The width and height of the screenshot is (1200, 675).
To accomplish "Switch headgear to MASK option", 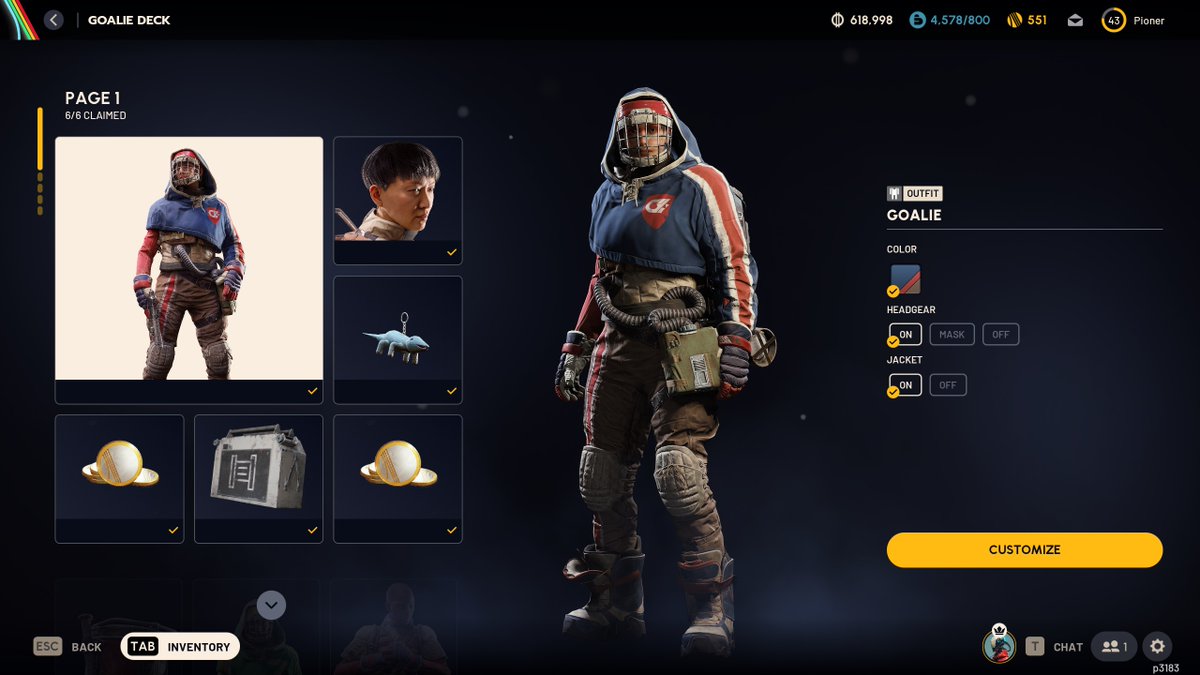I will [x=952, y=334].
